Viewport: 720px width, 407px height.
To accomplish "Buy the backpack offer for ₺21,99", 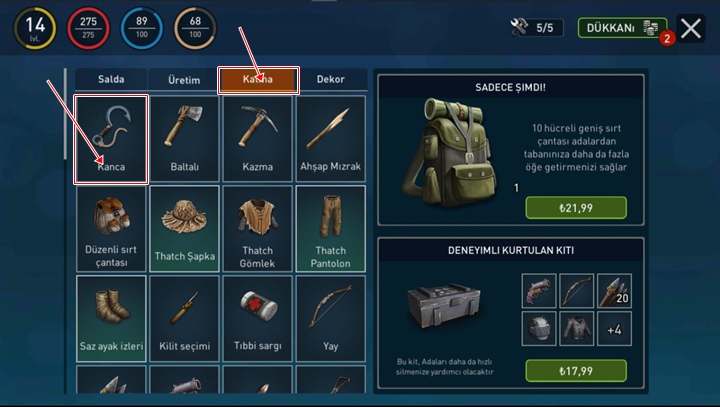I will (576, 207).
